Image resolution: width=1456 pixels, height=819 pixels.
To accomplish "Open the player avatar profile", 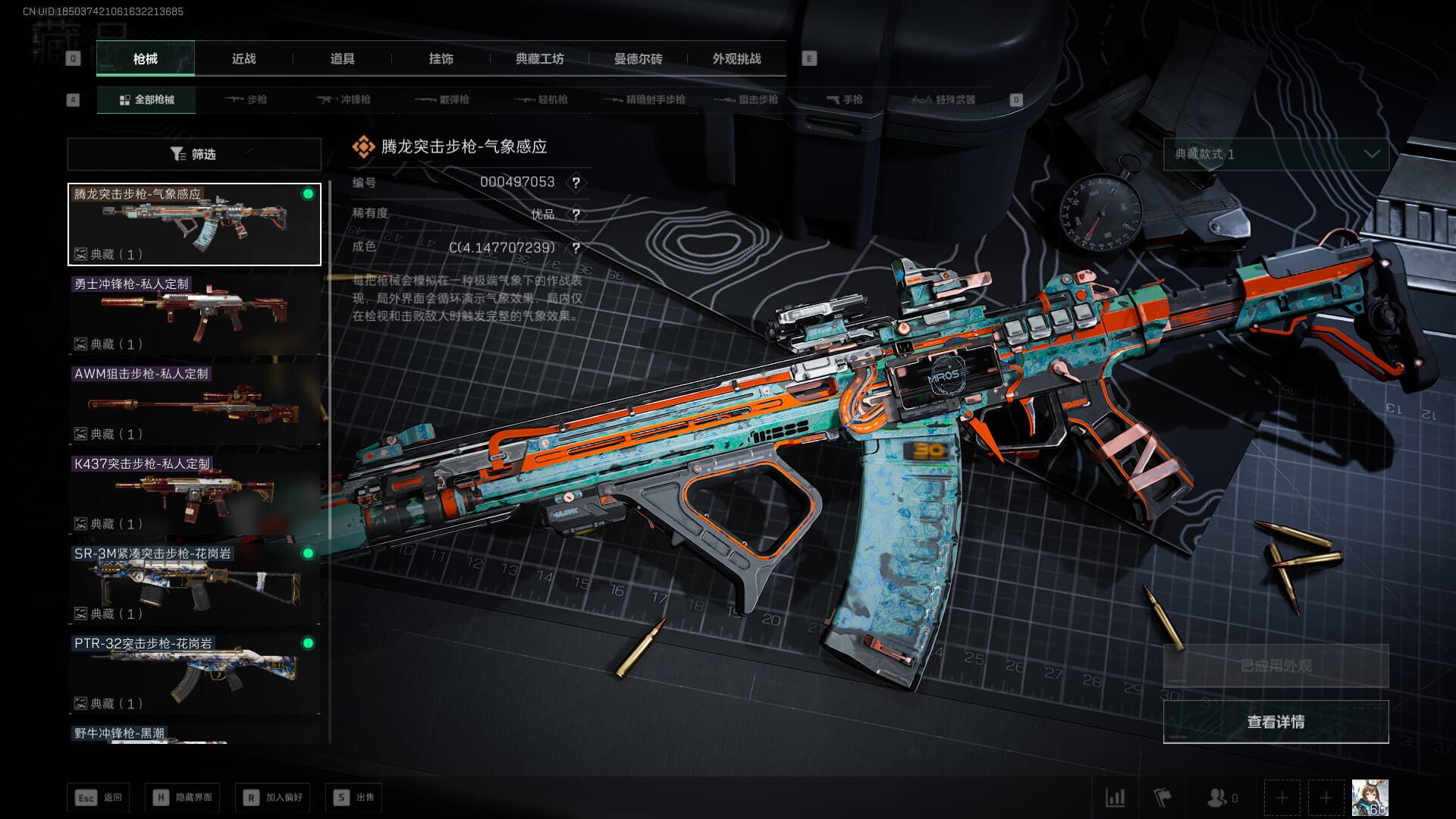I will (x=1370, y=797).
